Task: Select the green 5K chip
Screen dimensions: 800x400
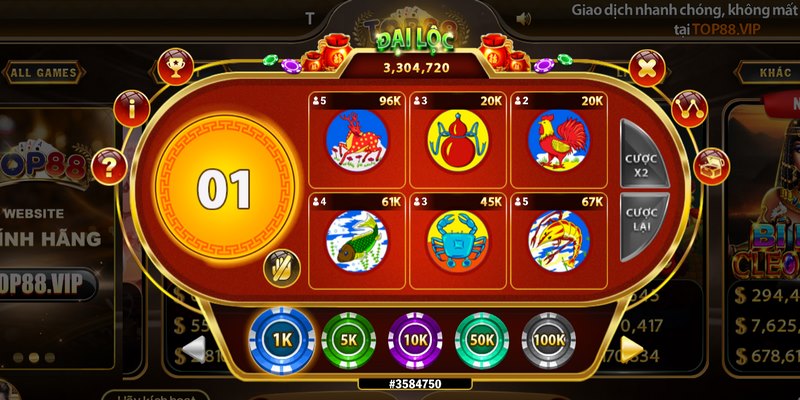Action: click(x=347, y=340)
